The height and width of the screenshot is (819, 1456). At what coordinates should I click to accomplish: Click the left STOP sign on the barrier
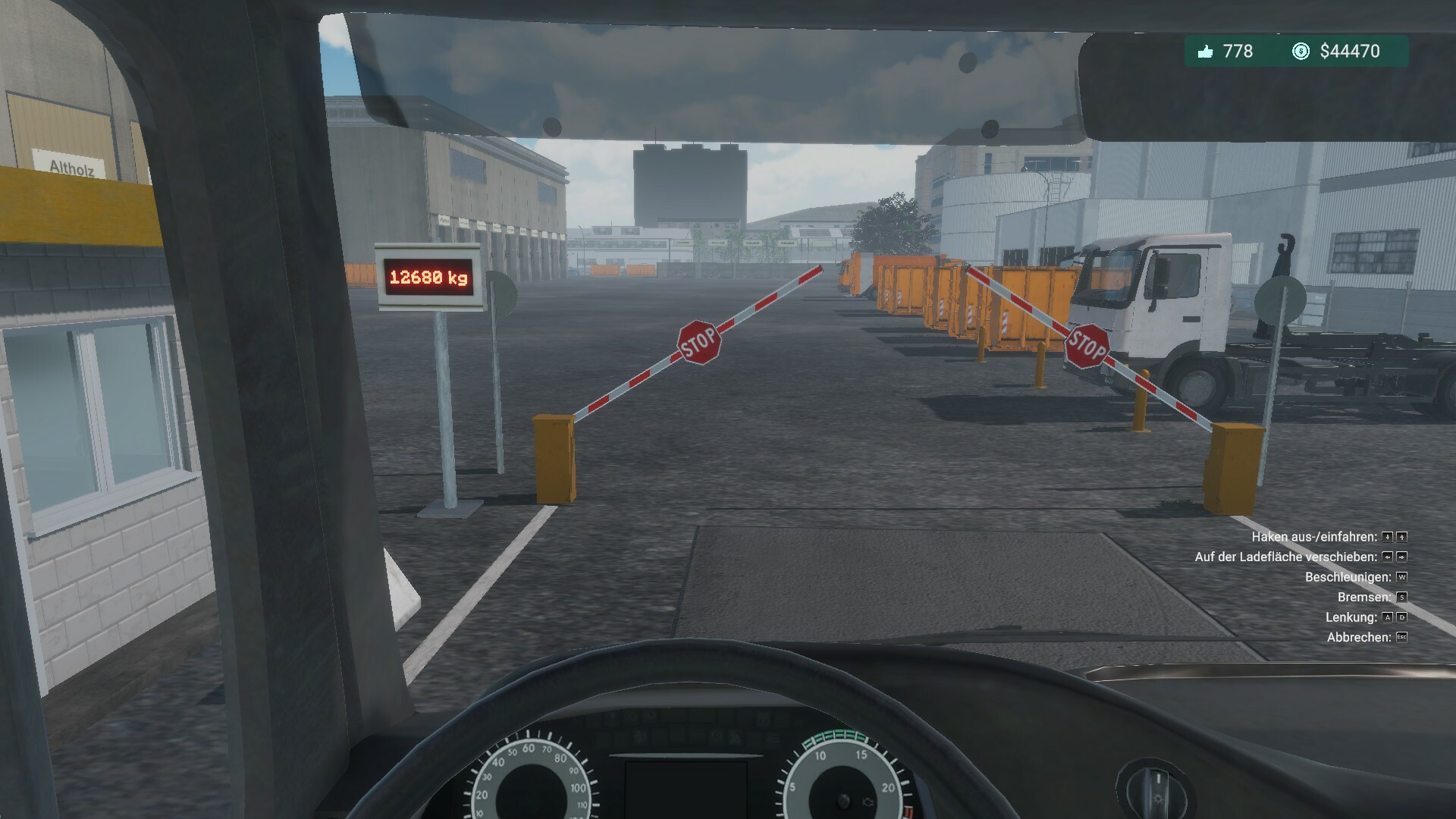tap(699, 341)
